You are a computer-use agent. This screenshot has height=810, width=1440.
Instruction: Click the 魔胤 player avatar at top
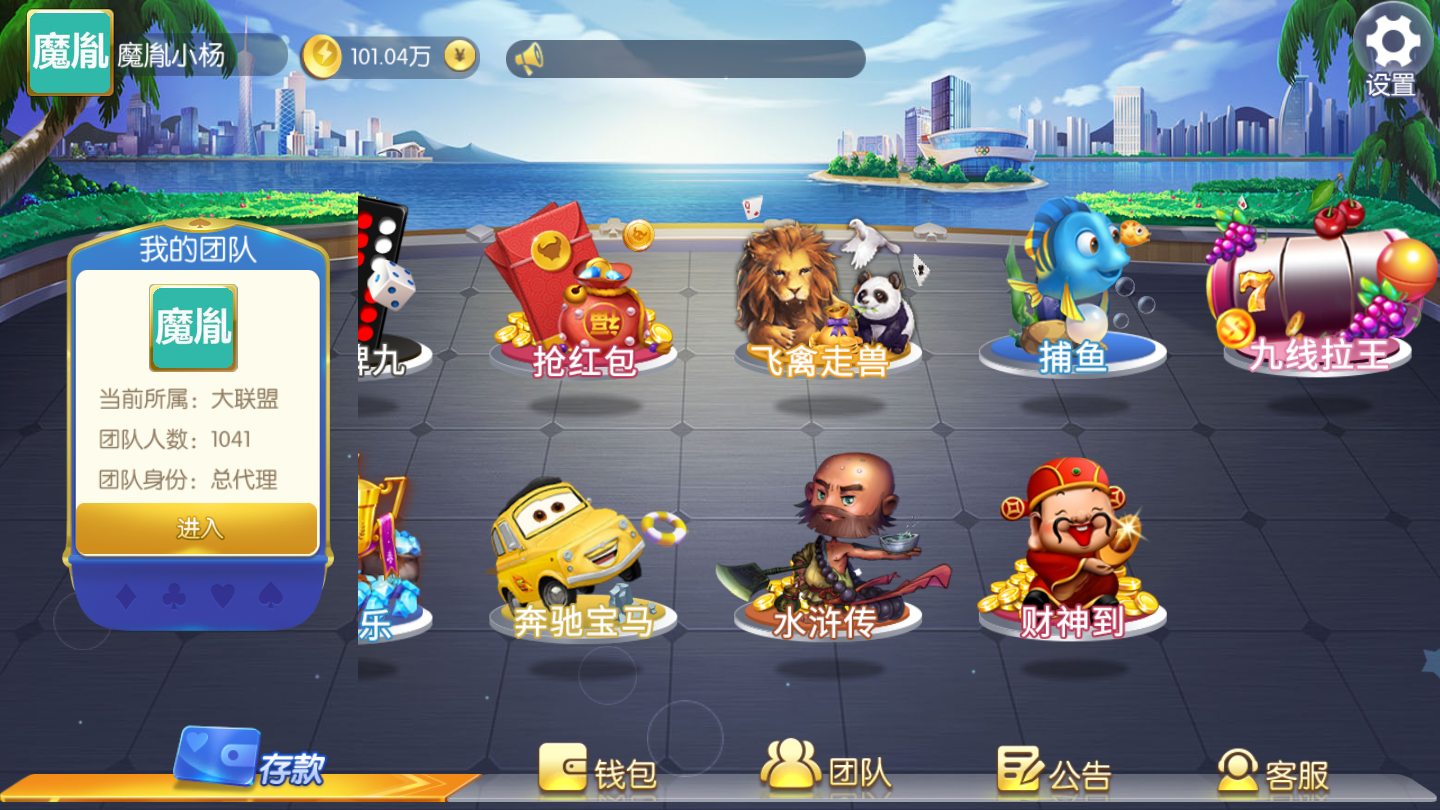(70, 53)
